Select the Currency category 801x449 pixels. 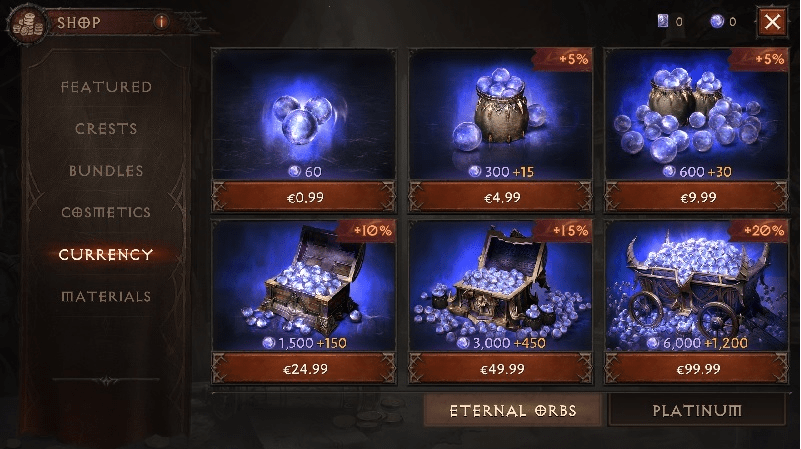(x=106, y=254)
